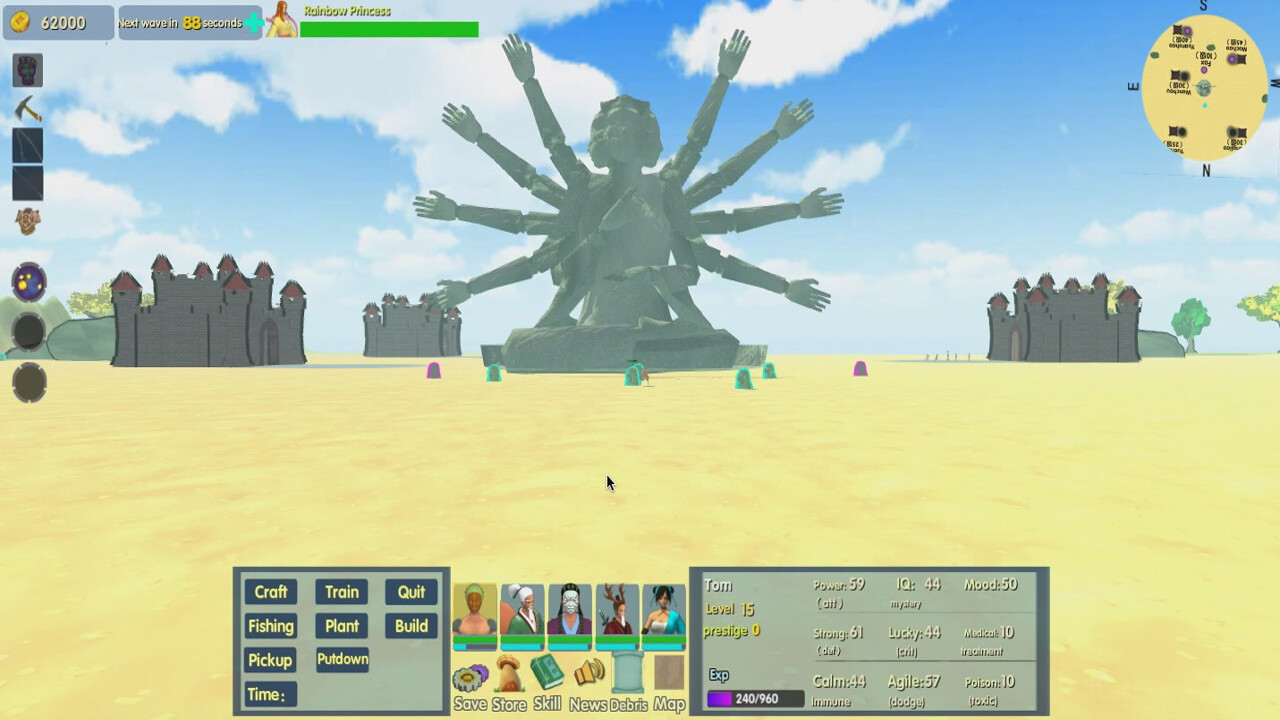Activate the purple orb ability icon

pyautogui.click(x=27, y=283)
